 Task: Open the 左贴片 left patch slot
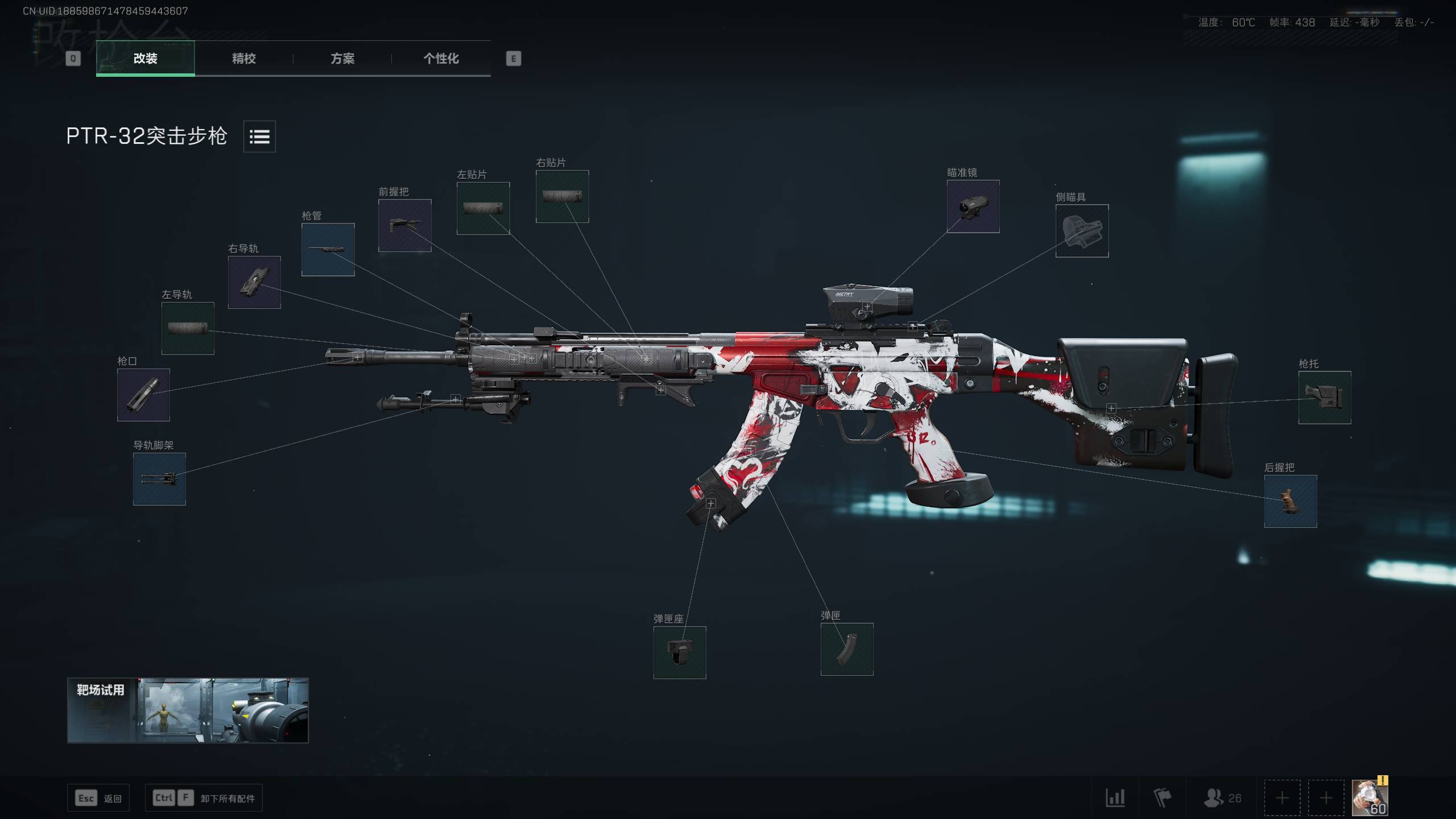tap(483, 208)
